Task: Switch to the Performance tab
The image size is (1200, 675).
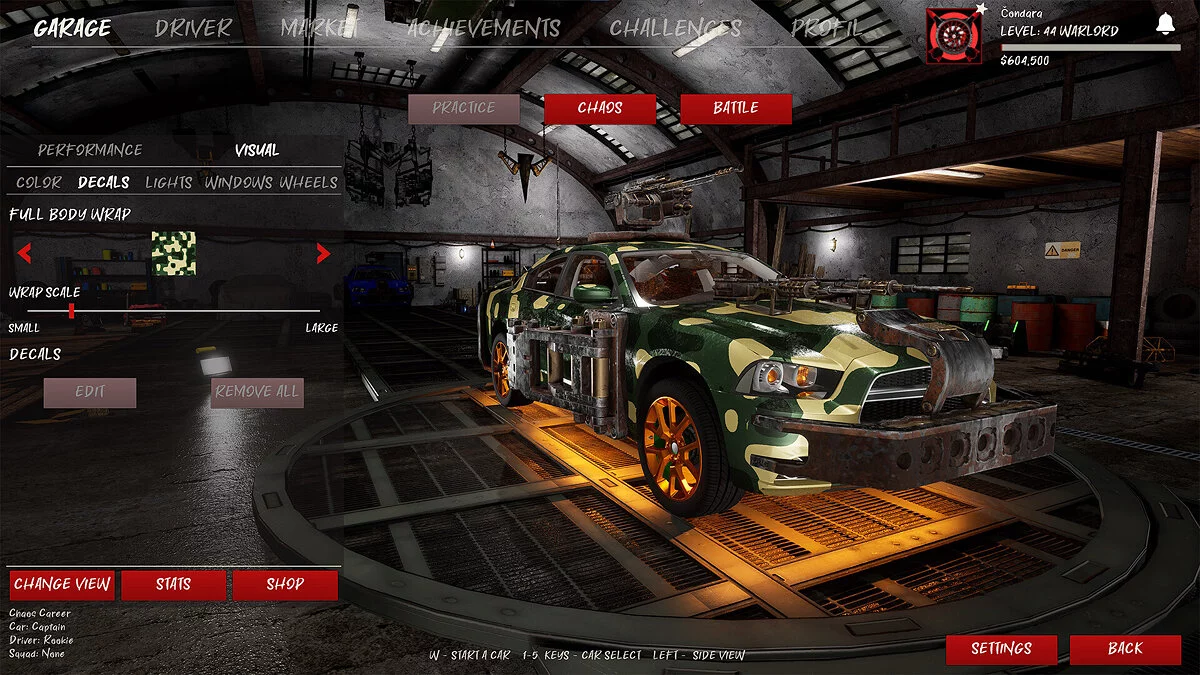Action: coord(90,150)
